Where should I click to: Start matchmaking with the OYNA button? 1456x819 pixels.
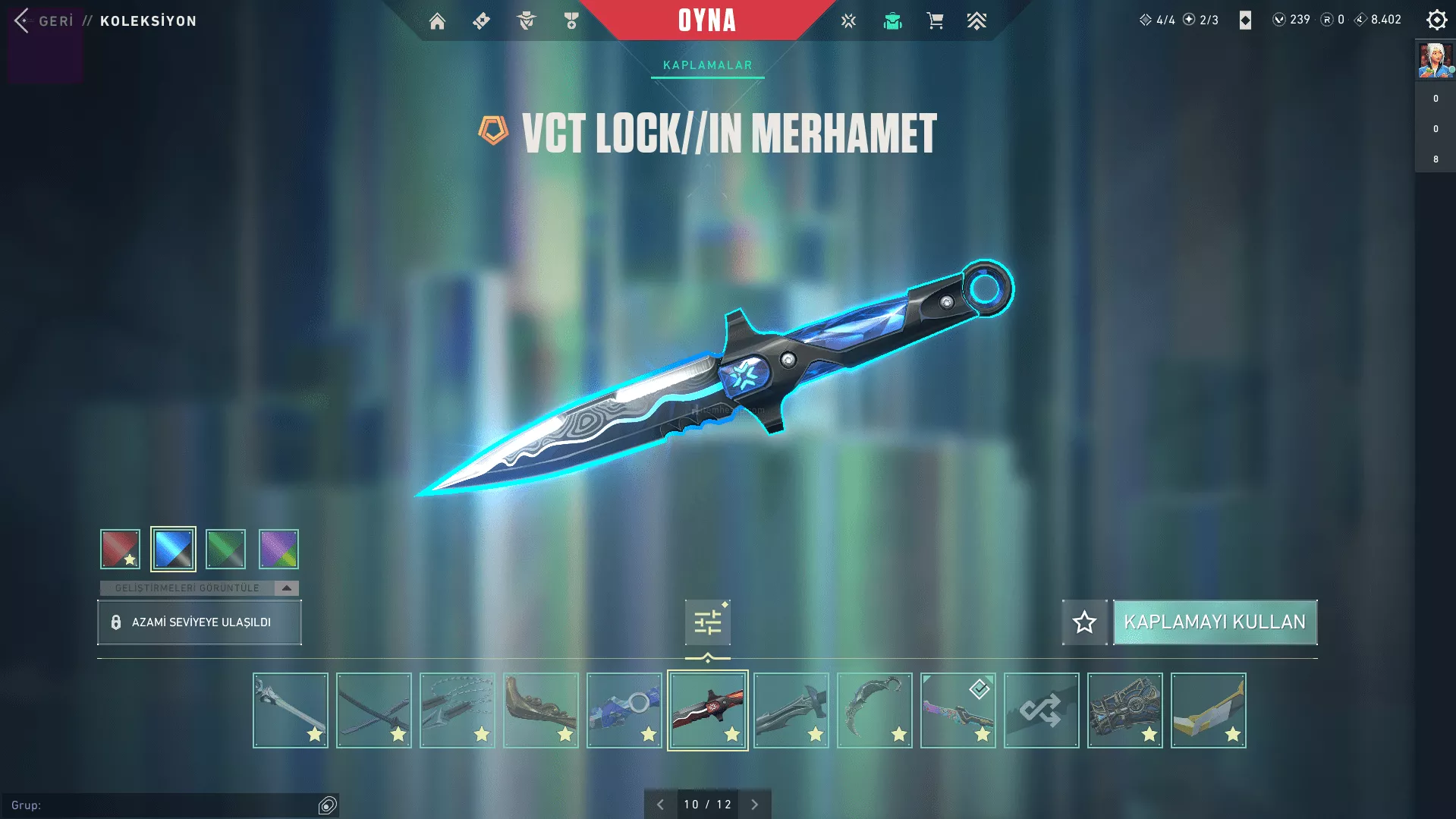(x=706, y=20)
